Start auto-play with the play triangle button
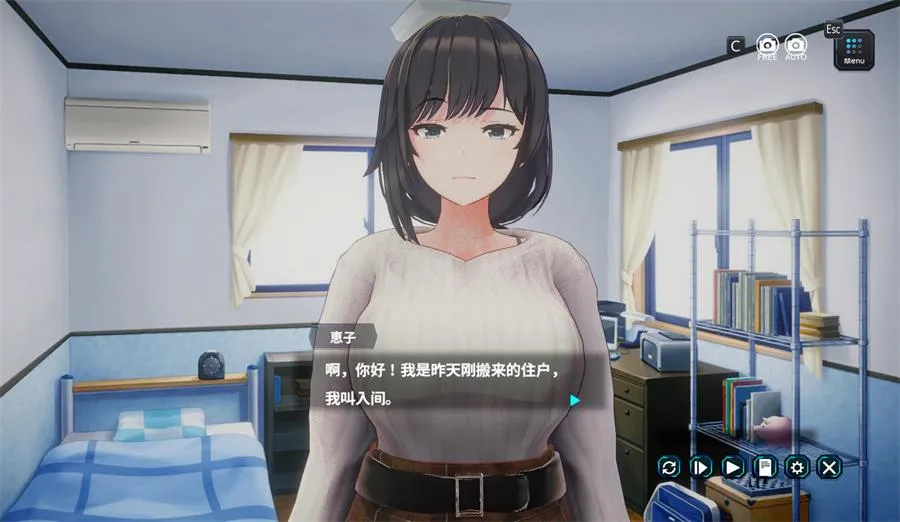Viewport: 900px width, 522px height. (x=733, y=466)
